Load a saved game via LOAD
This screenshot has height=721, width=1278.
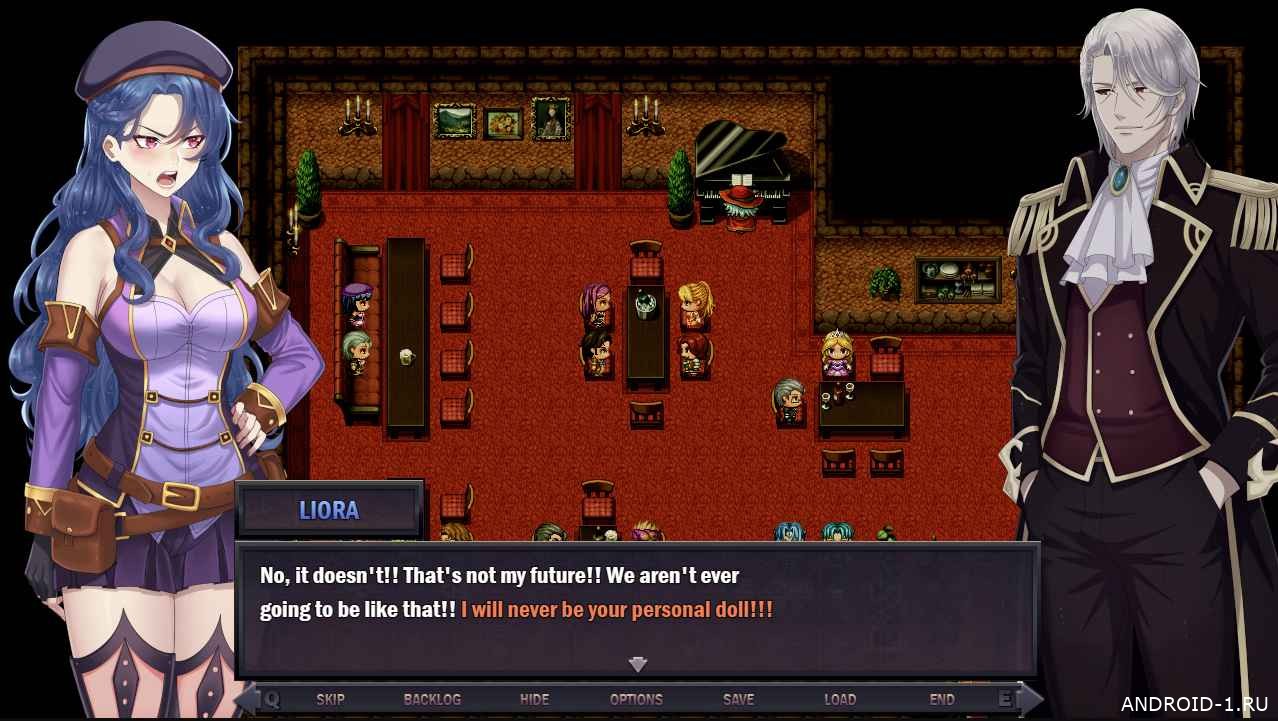(x=840, y=699)
